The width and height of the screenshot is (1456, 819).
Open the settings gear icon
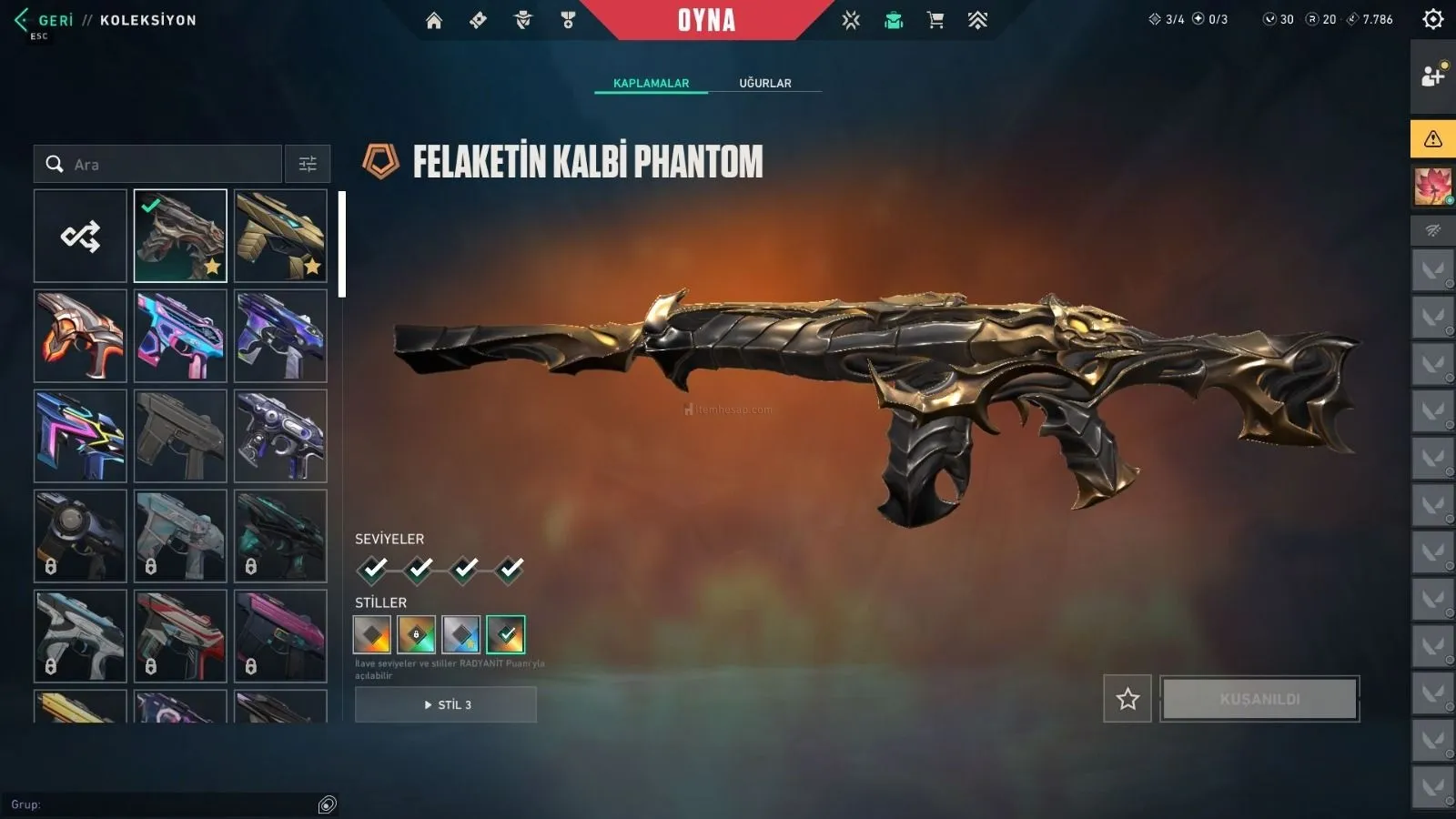pyautogui.click(x=1432, y=19)
